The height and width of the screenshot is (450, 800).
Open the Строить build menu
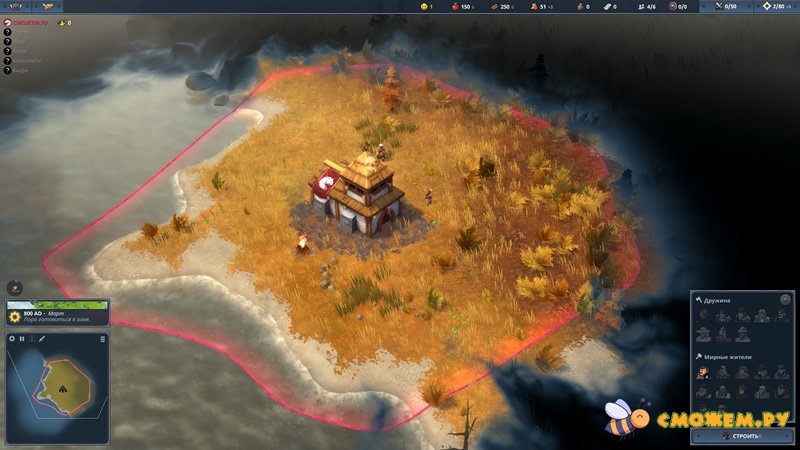(x=743, y=436)
